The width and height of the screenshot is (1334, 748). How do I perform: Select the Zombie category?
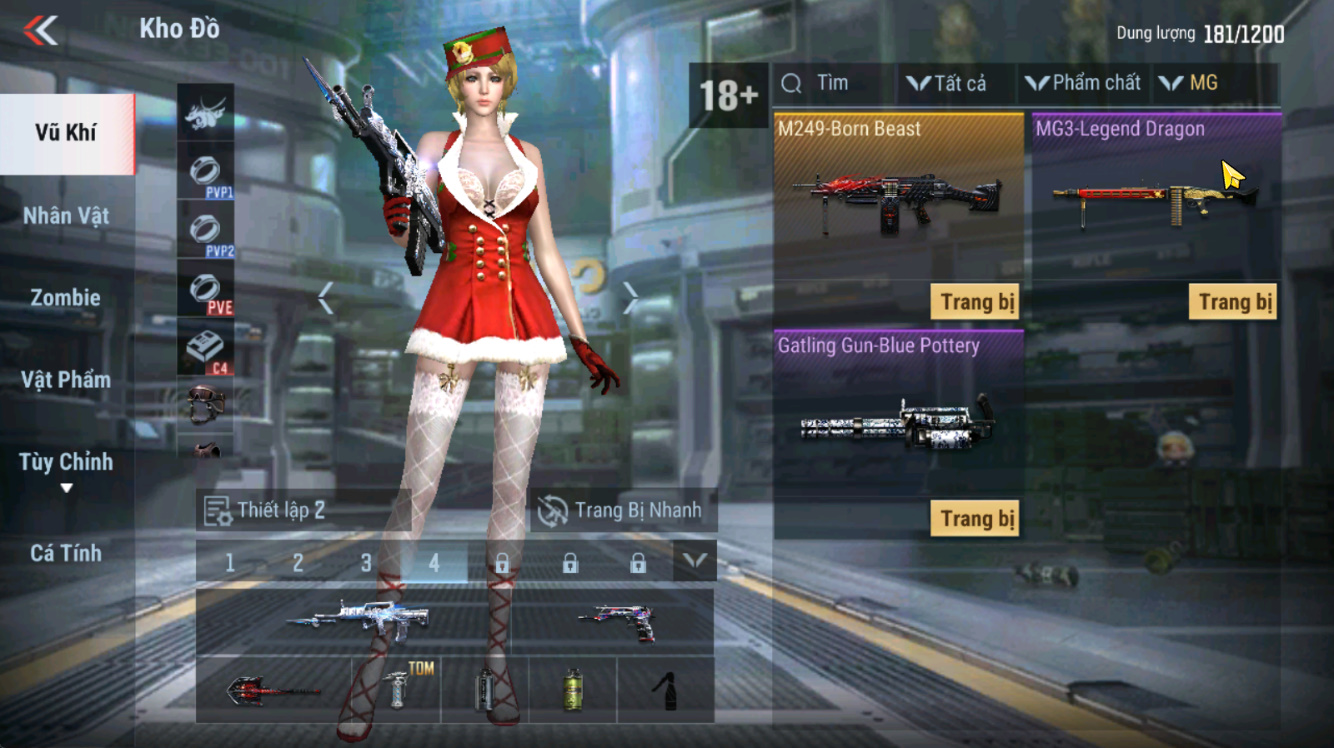(x=66, y=298)
